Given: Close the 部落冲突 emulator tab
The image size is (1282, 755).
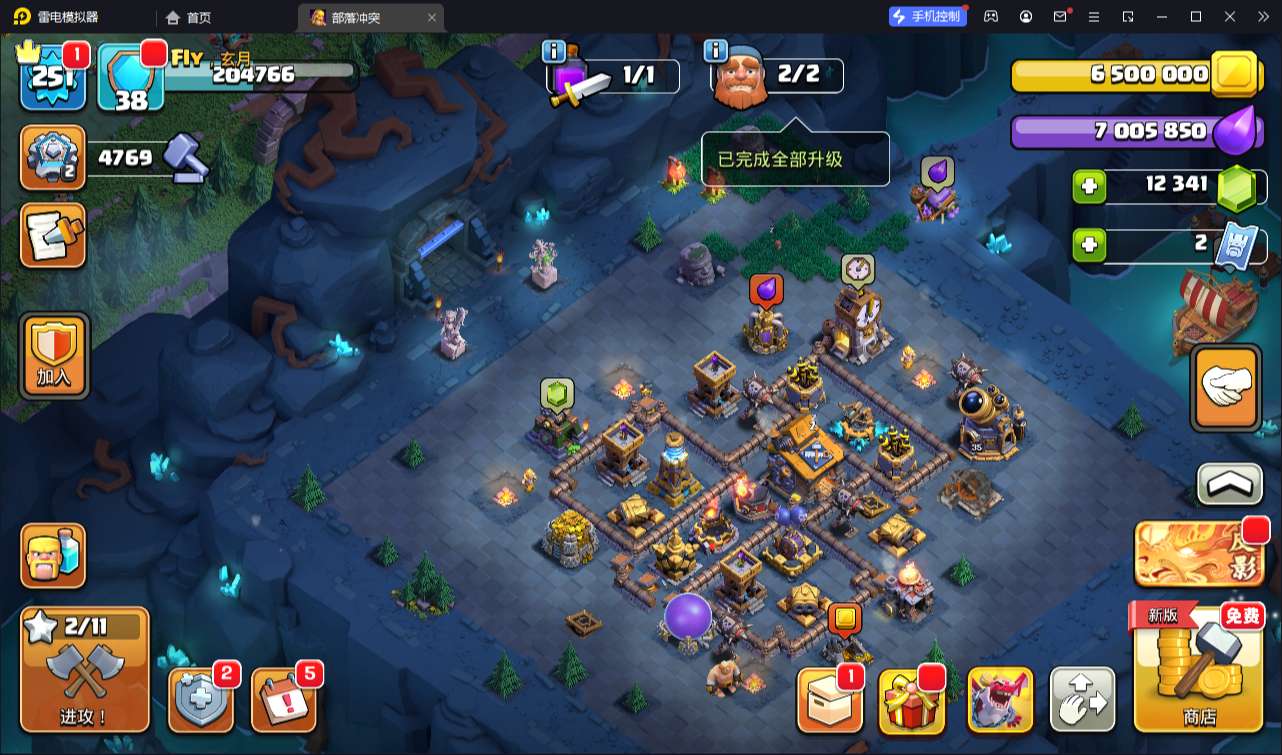Looking at the screenshot, I should [x=431, y=17].
